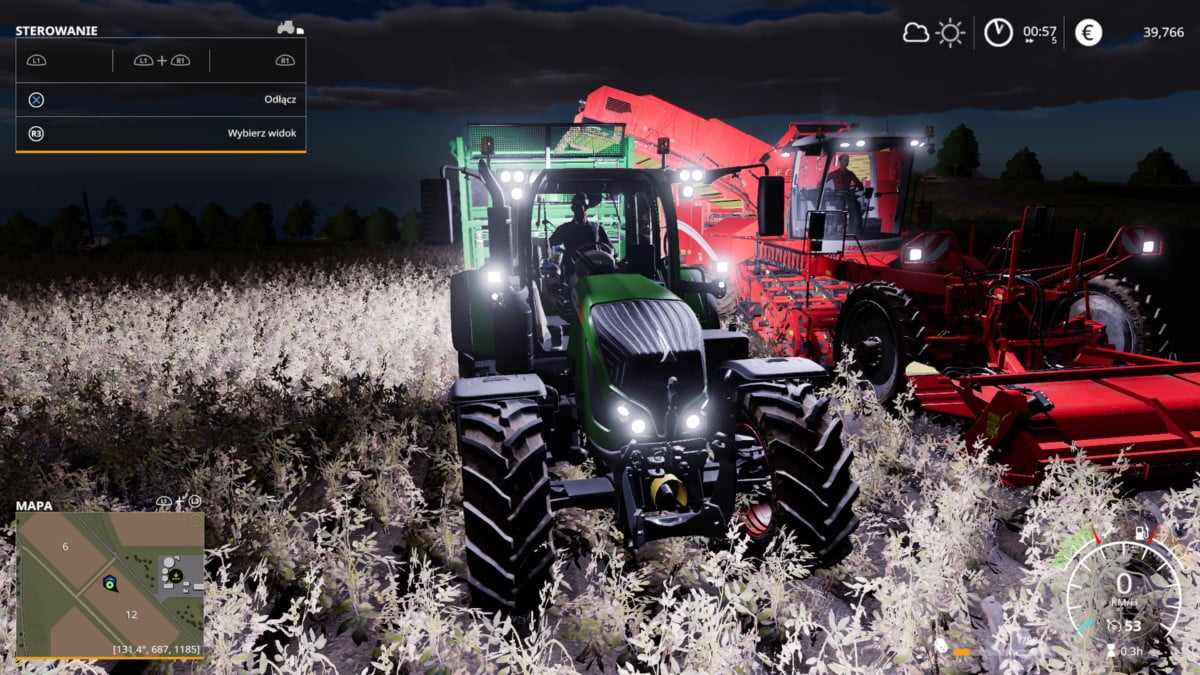Select field 12 on the minimap
This screenshot has width=1200, height=675.
point(131,614)
